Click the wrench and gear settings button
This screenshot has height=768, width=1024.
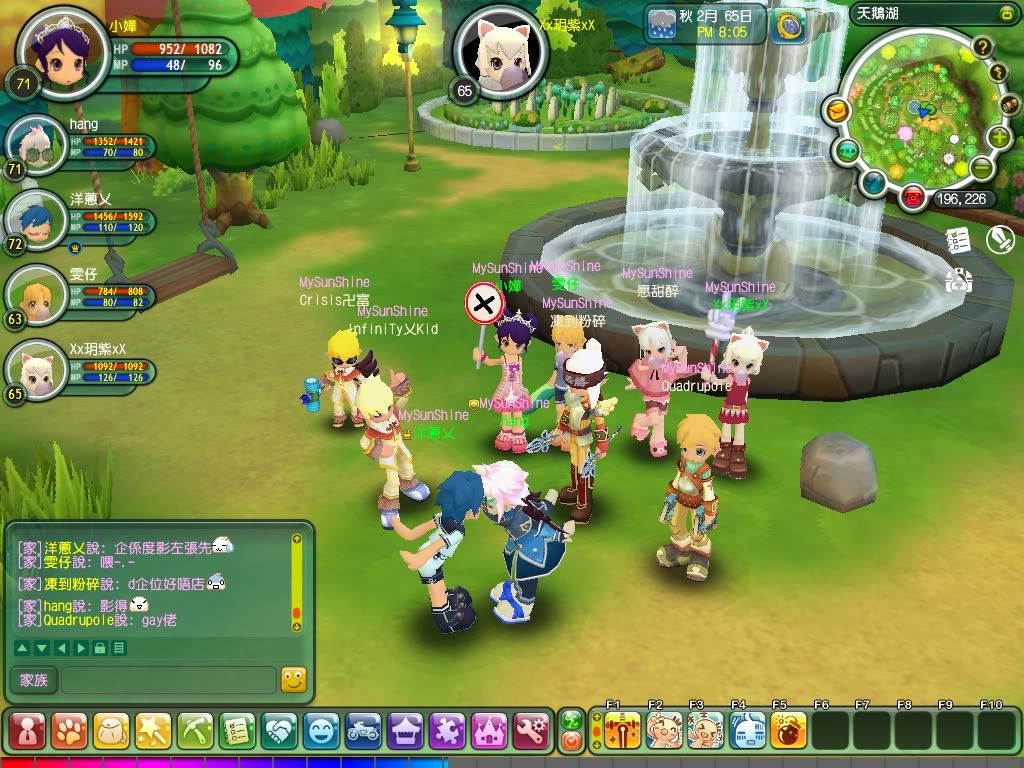click(532, 731)
